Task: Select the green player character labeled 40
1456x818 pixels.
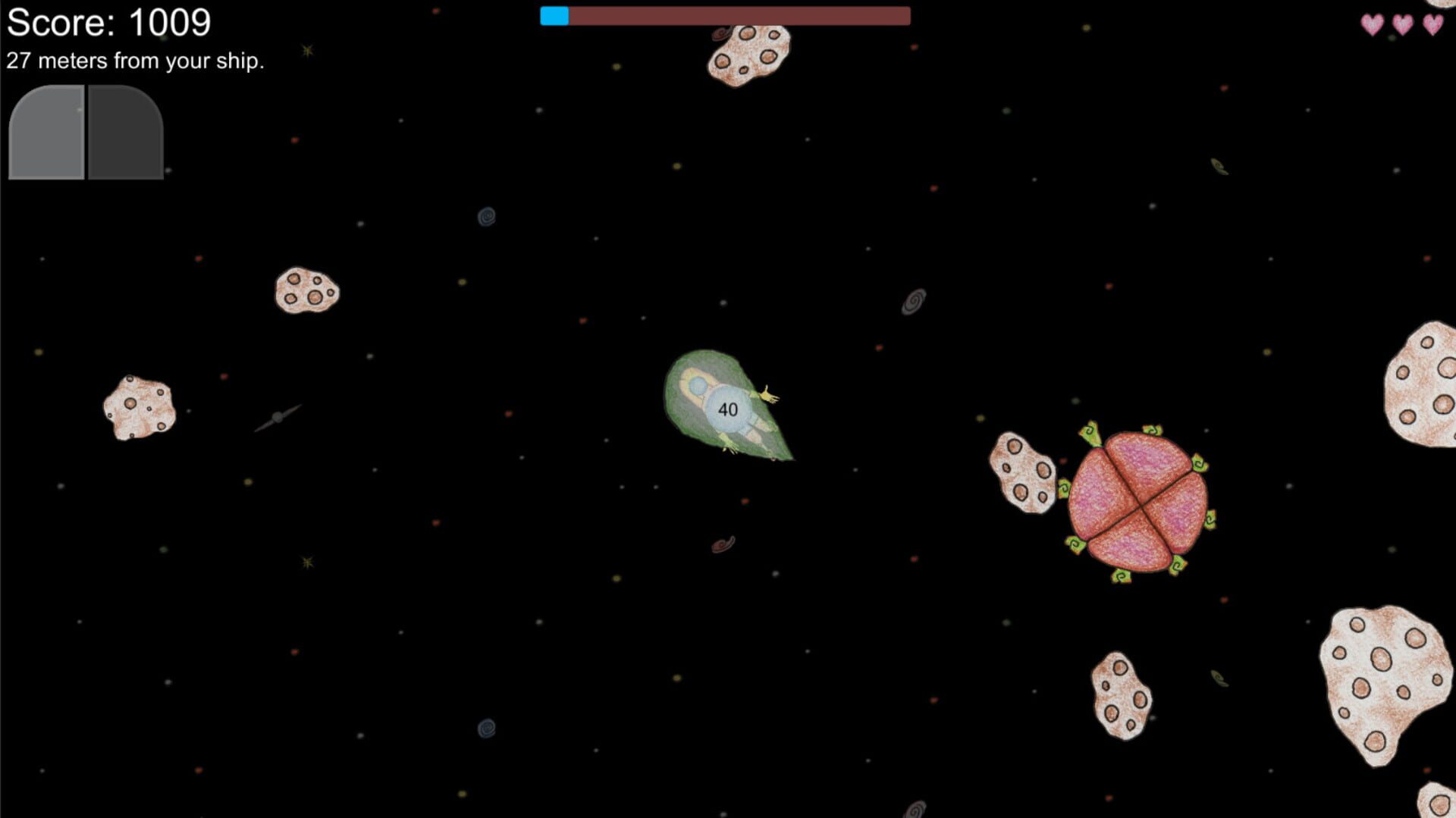Action: click(x=728, y=407)
